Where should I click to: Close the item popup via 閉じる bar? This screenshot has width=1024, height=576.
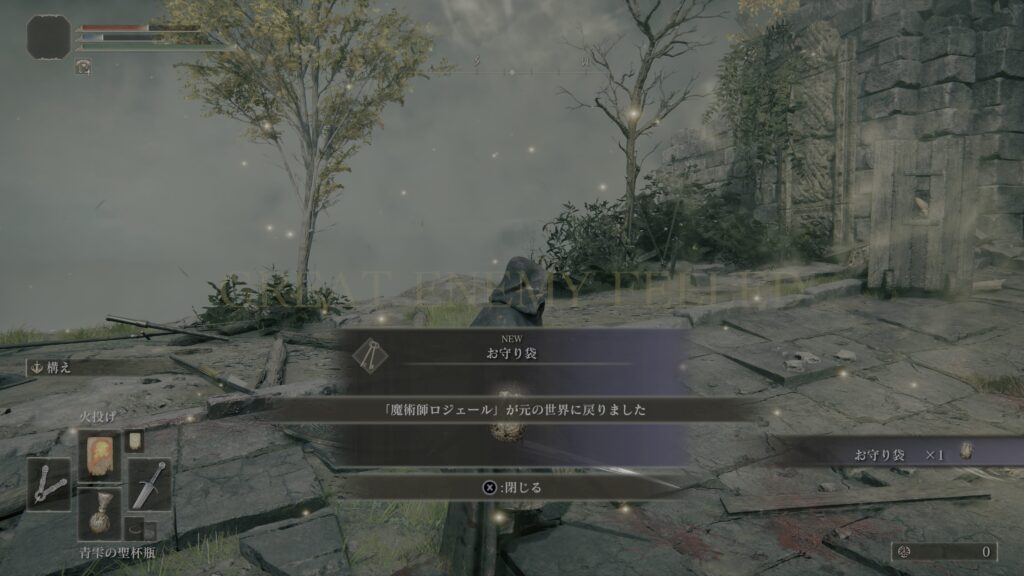(511, 487)
